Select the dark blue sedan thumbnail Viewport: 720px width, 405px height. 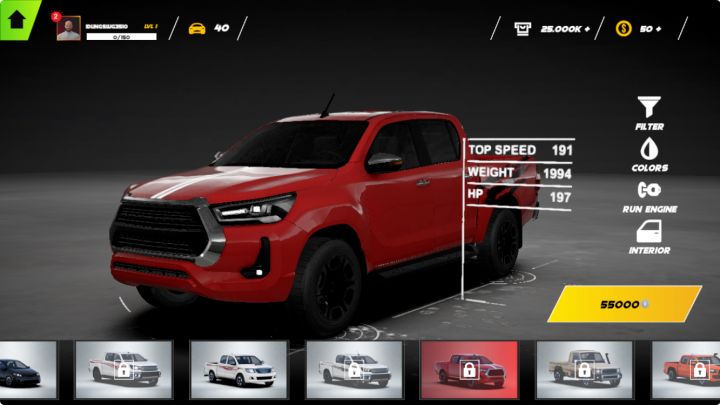(27, 370)
